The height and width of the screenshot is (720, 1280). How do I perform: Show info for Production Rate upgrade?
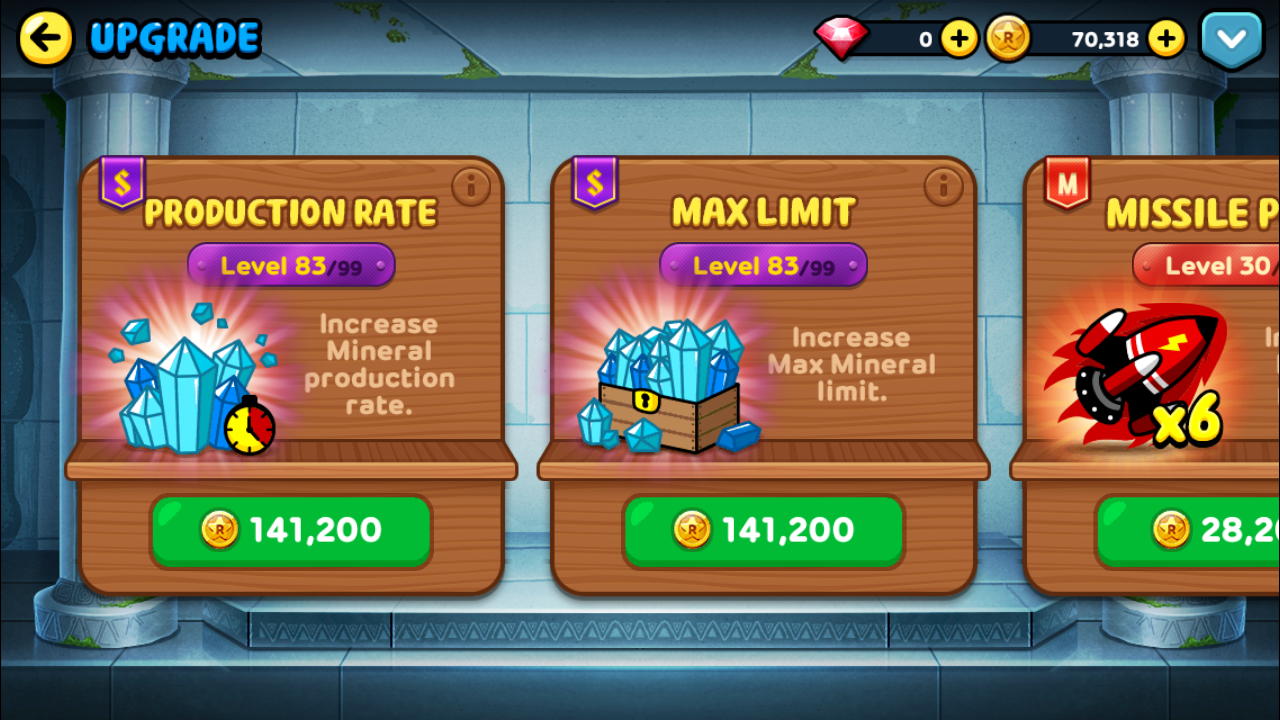click(x=469, y=185)
